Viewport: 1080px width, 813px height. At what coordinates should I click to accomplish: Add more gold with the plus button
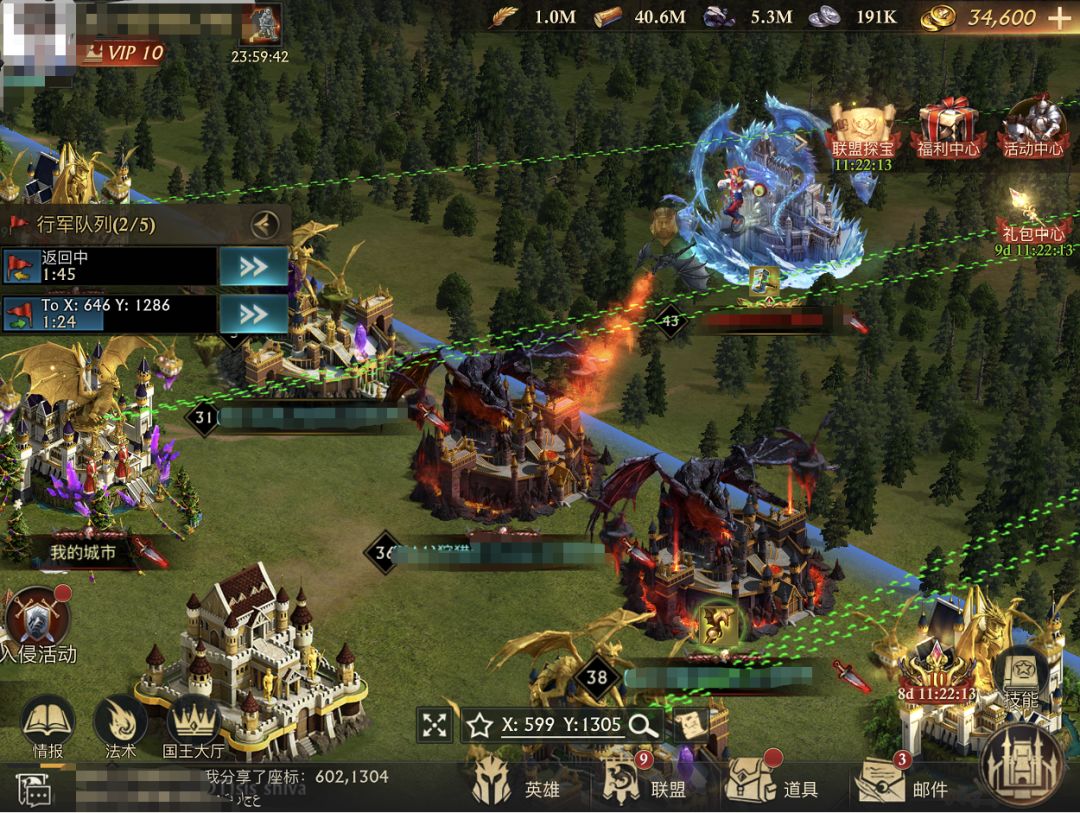[1059, 17]
